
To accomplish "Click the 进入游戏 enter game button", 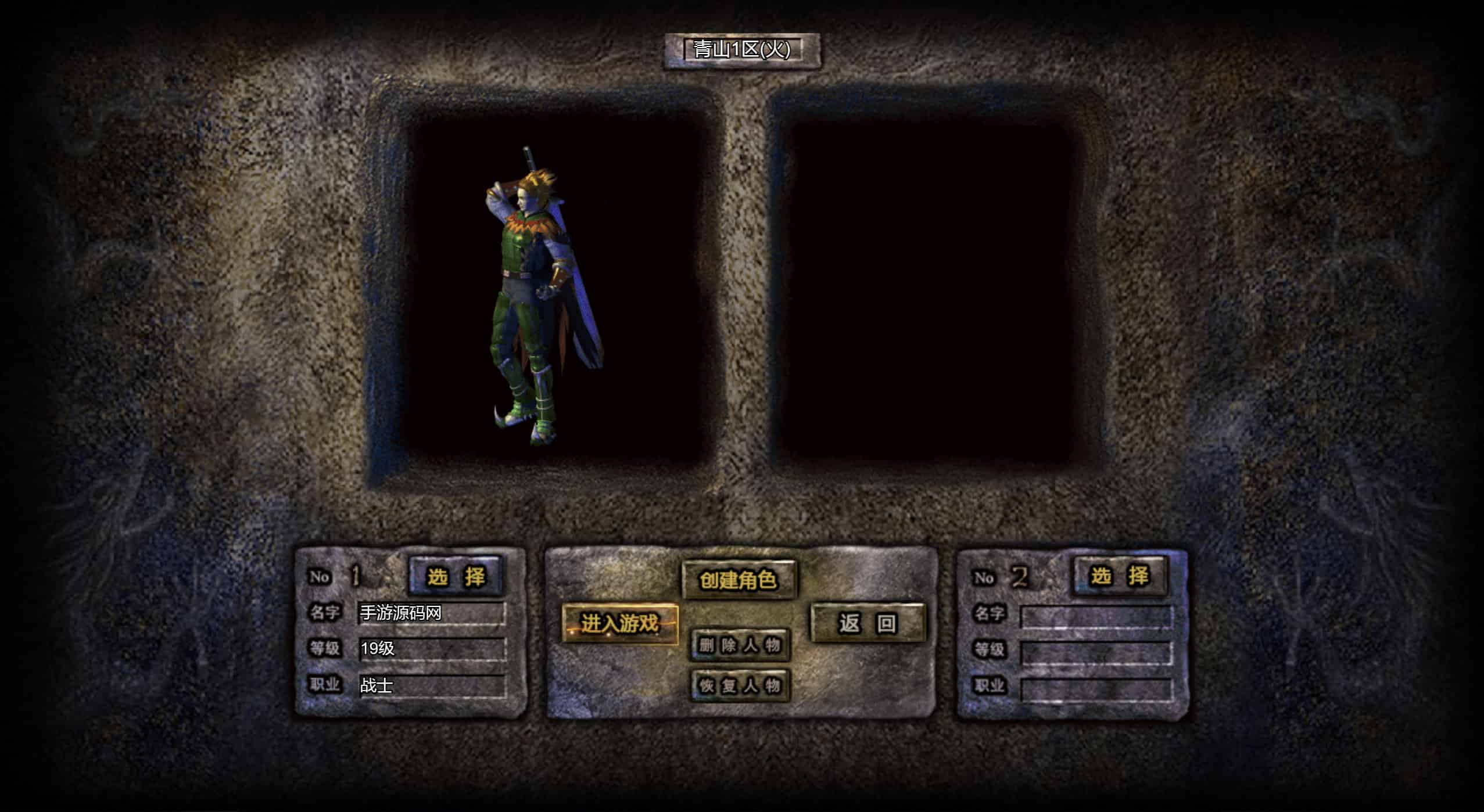I will pos(620,624).
